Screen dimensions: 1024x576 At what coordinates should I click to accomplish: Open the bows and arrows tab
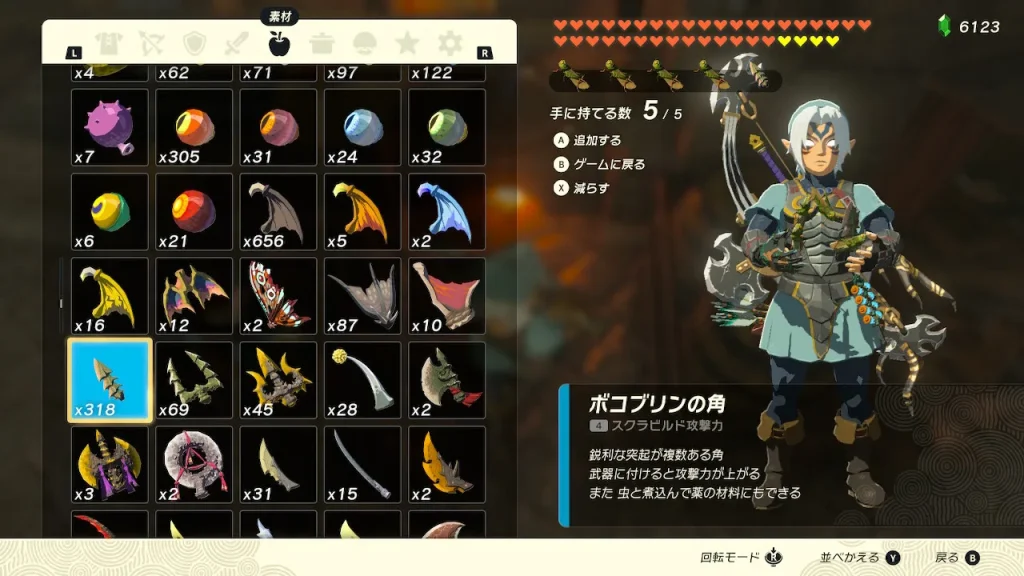coord(151,43)
